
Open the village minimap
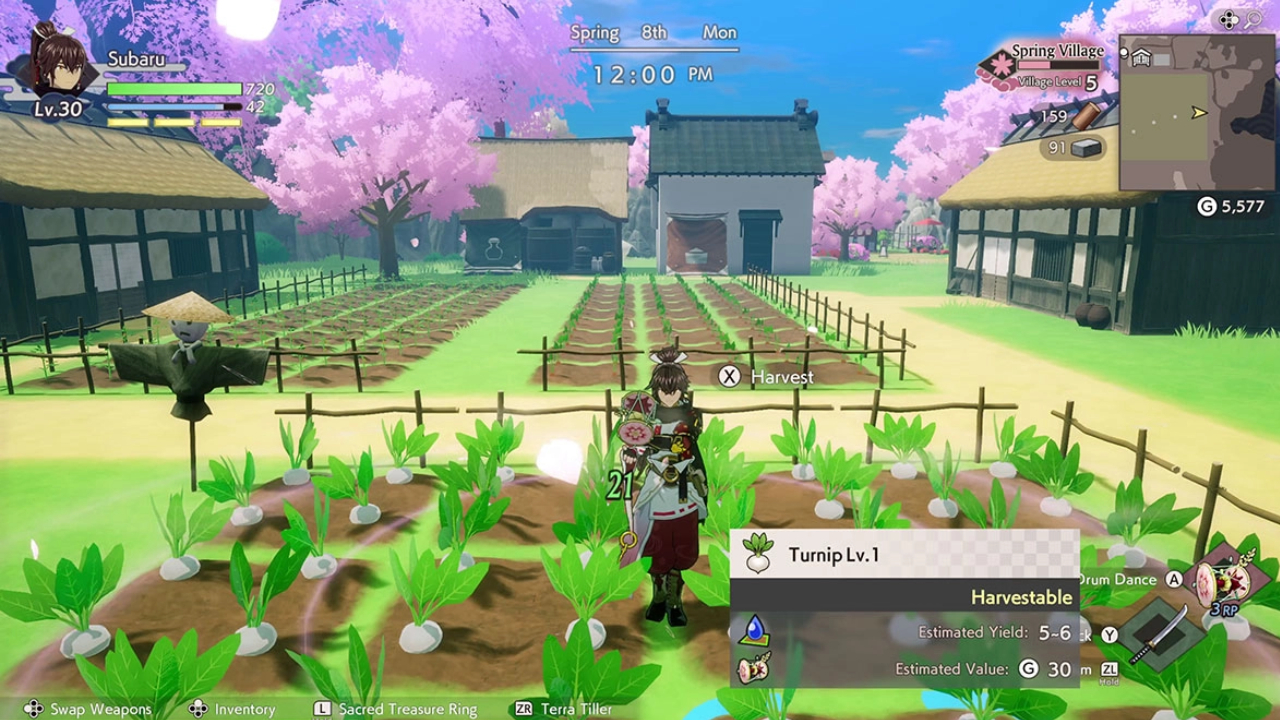pyautogui.click(x=1196, y=112)
